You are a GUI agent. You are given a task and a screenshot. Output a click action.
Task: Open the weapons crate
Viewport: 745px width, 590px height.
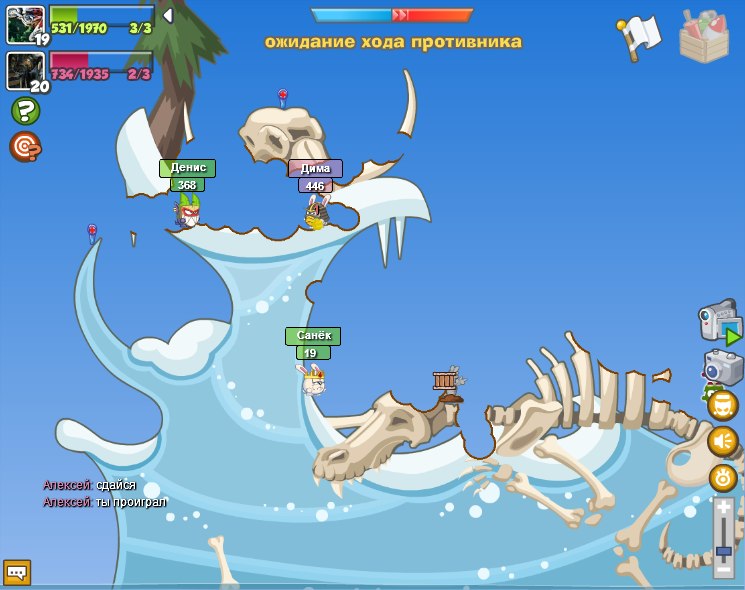tap(704, 37)
